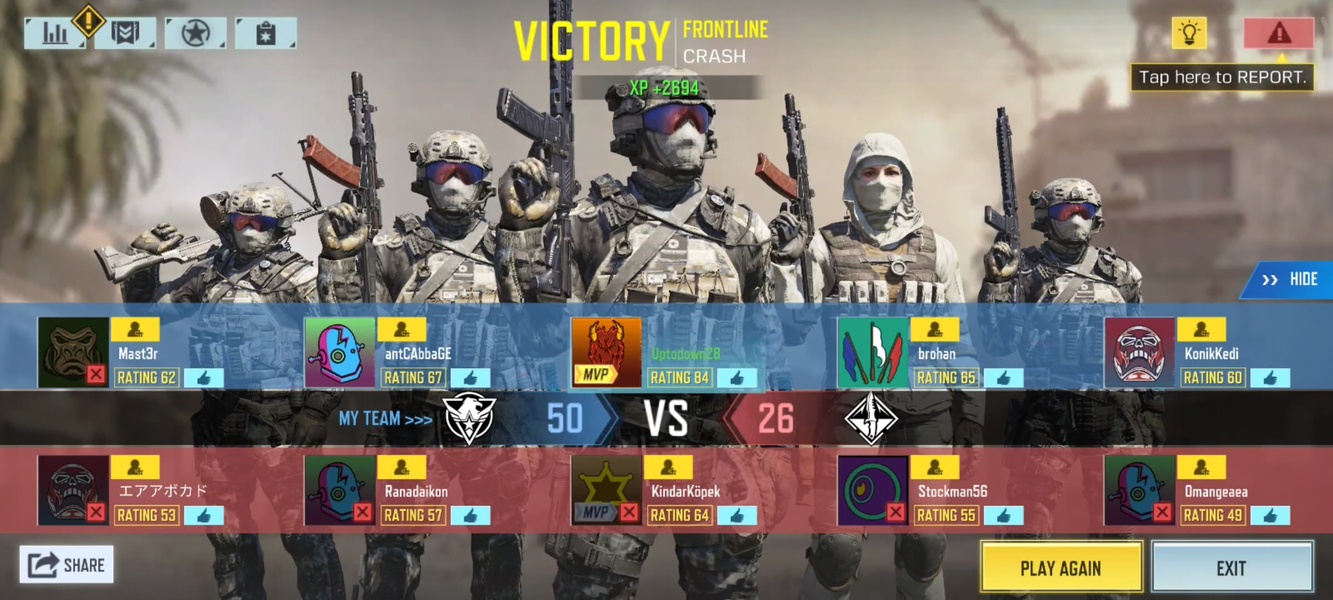This screenshot has width=1333, height=600.
Task: Open the clipboard star tab
Action: click(265, 34)
